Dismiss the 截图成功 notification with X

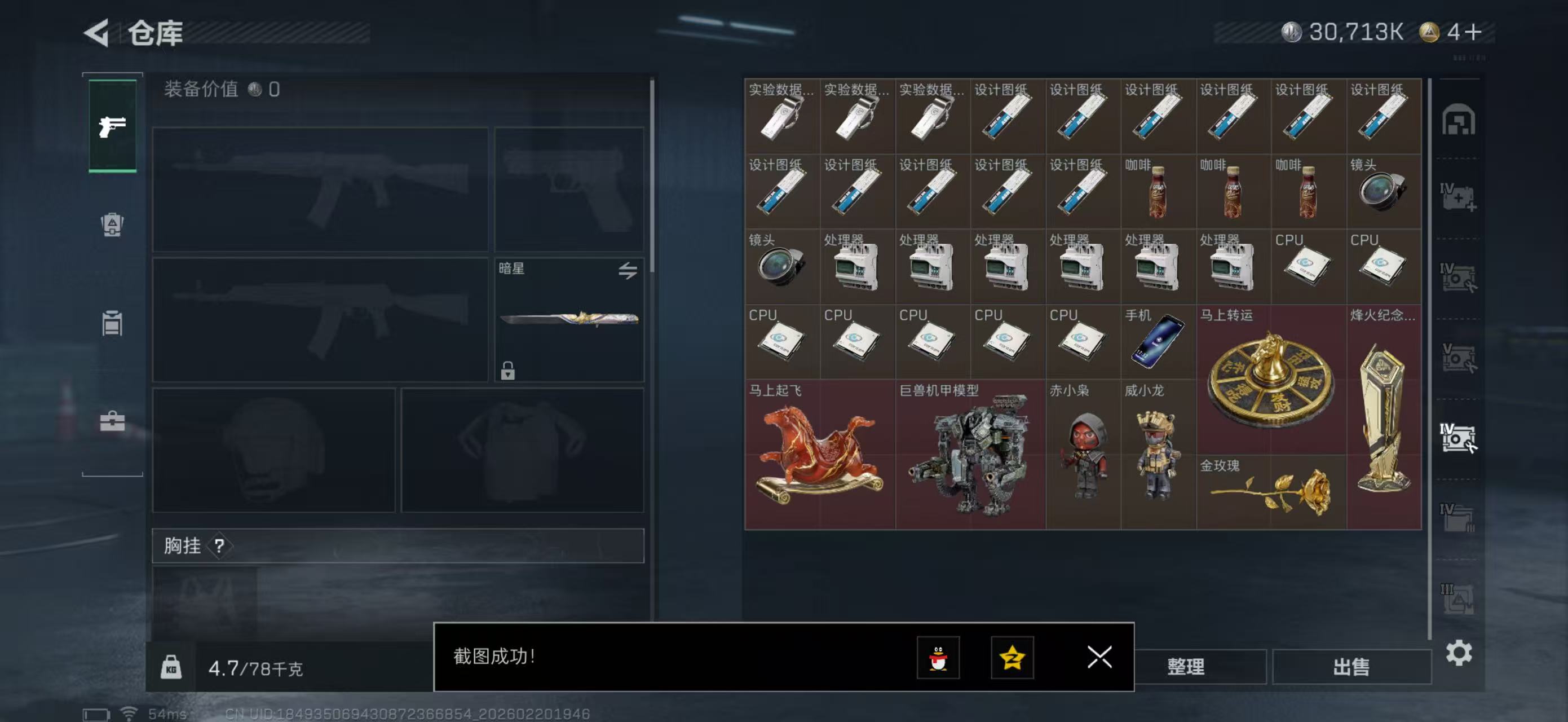click(1099, 658)
